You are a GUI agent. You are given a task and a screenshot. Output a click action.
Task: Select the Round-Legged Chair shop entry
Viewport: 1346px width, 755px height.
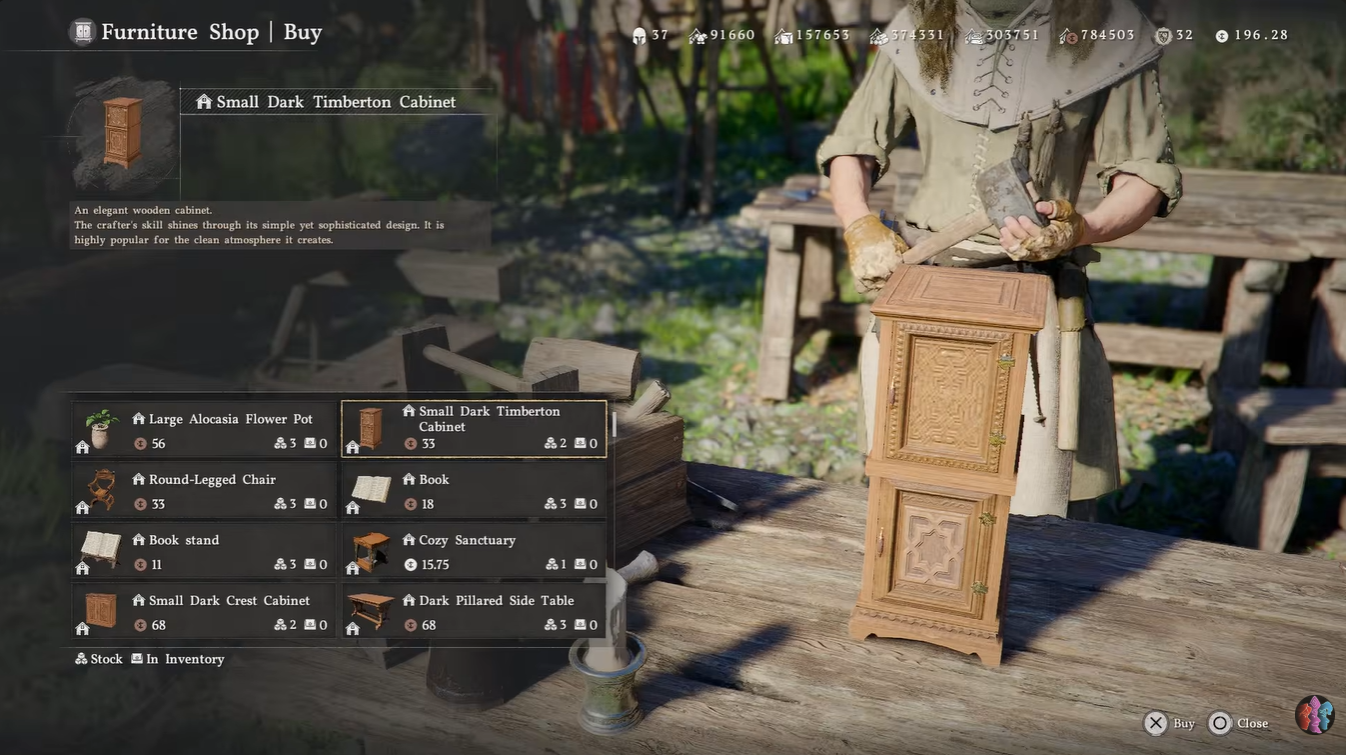tap(204, 490)
